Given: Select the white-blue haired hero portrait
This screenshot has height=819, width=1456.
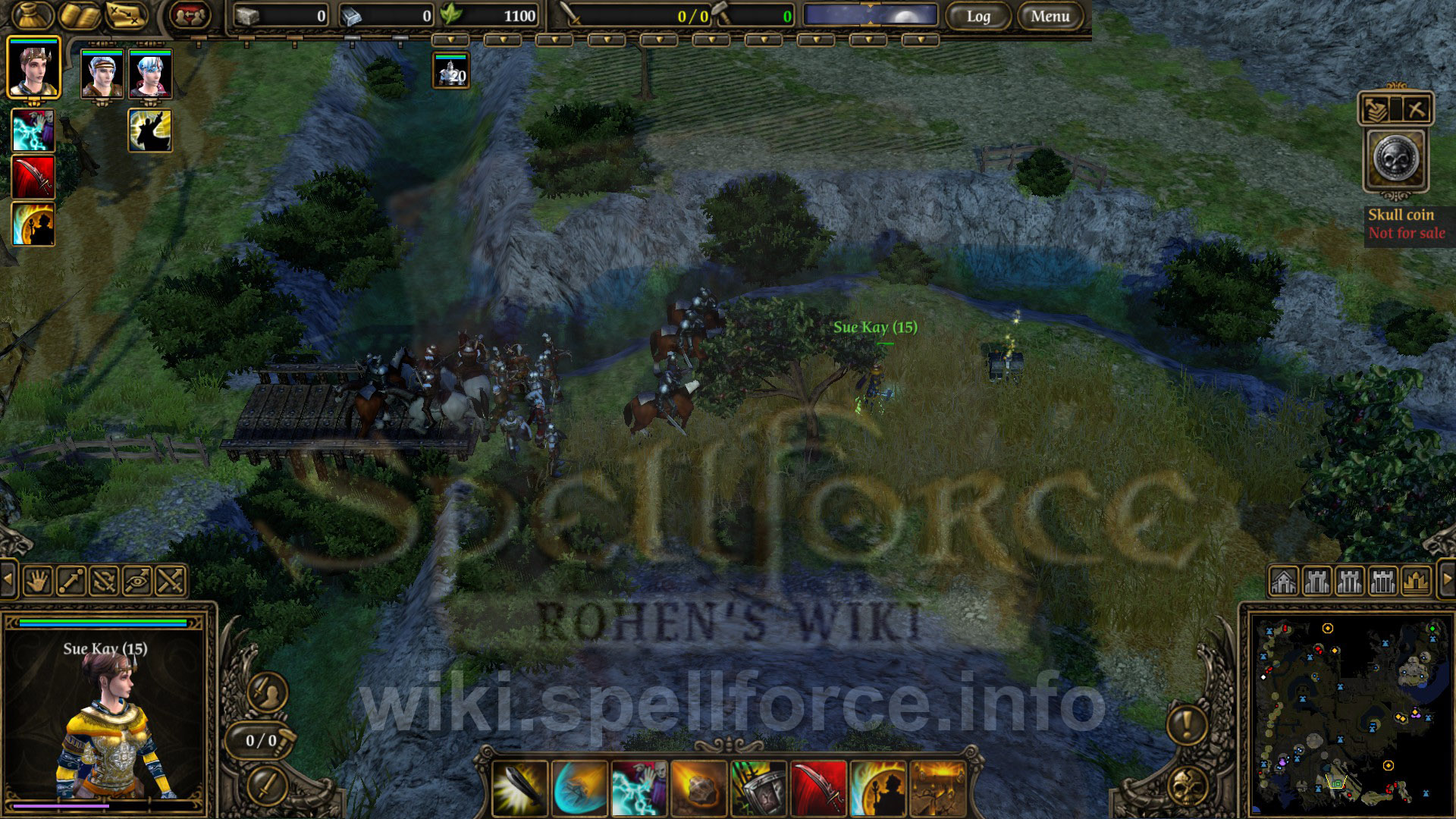Looking at the screenshot, I should pyautogui.click(x=150, y=74).
